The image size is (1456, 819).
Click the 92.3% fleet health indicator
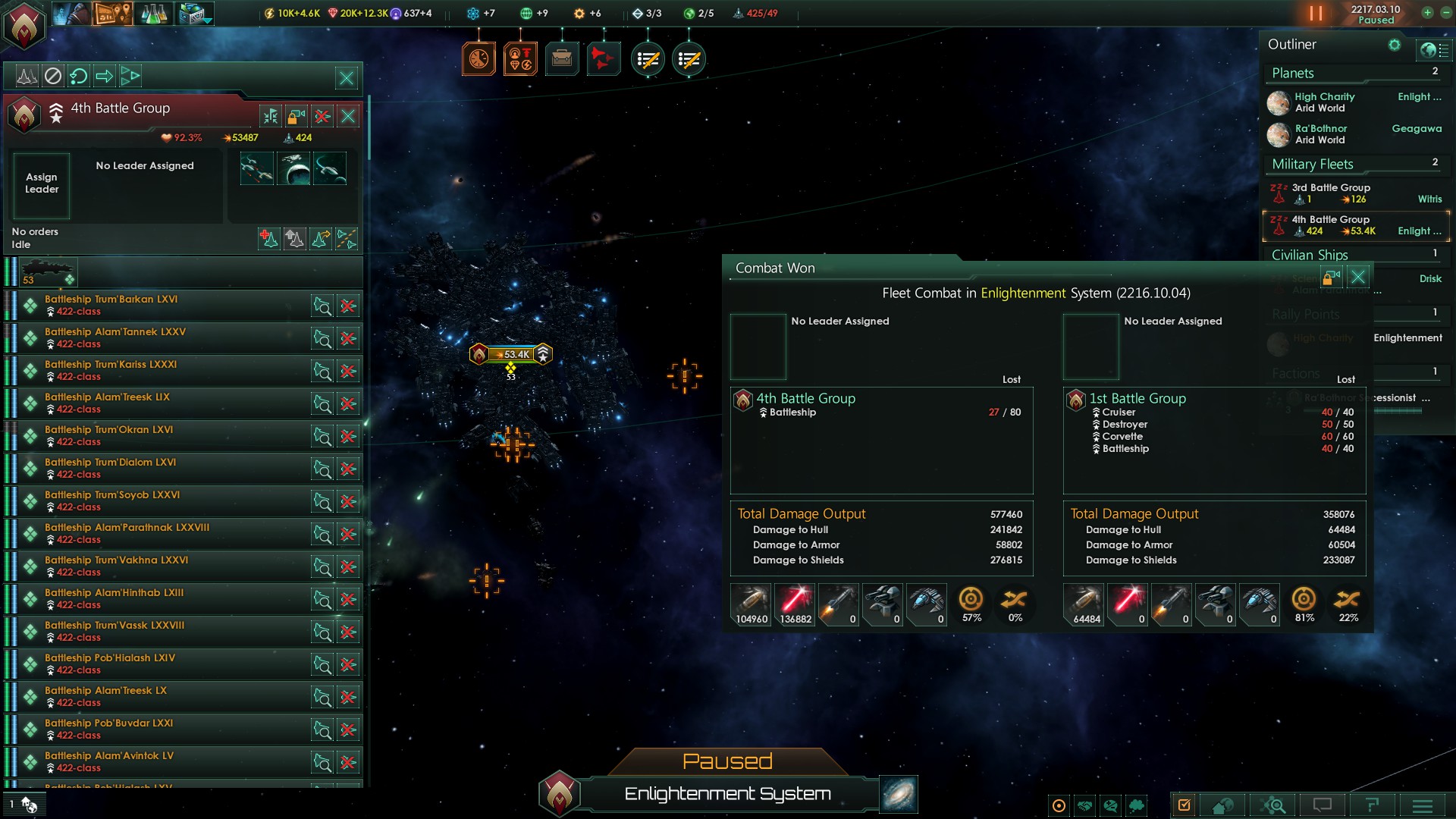(182, 137)
